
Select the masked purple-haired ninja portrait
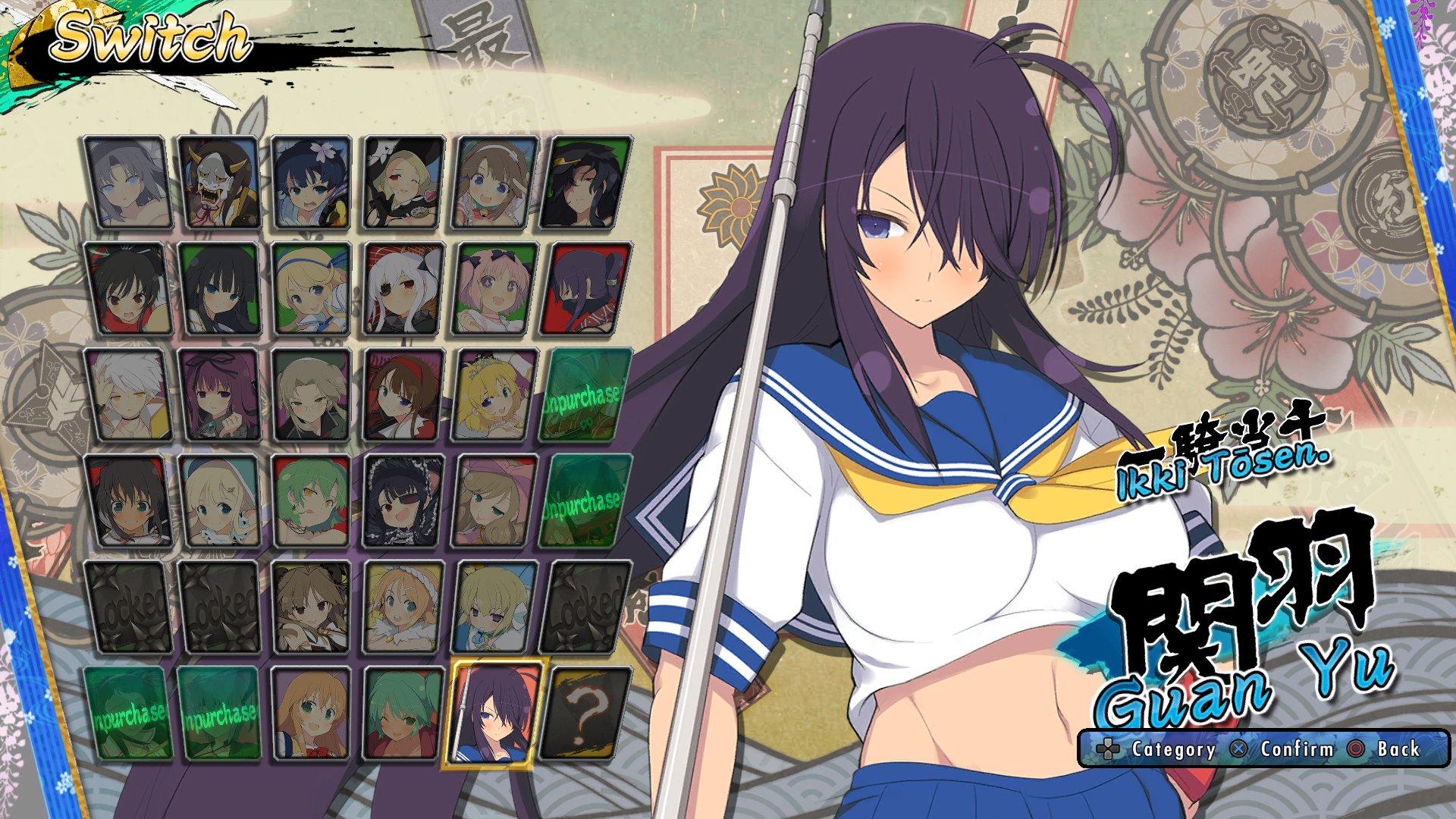coord(588,288)
